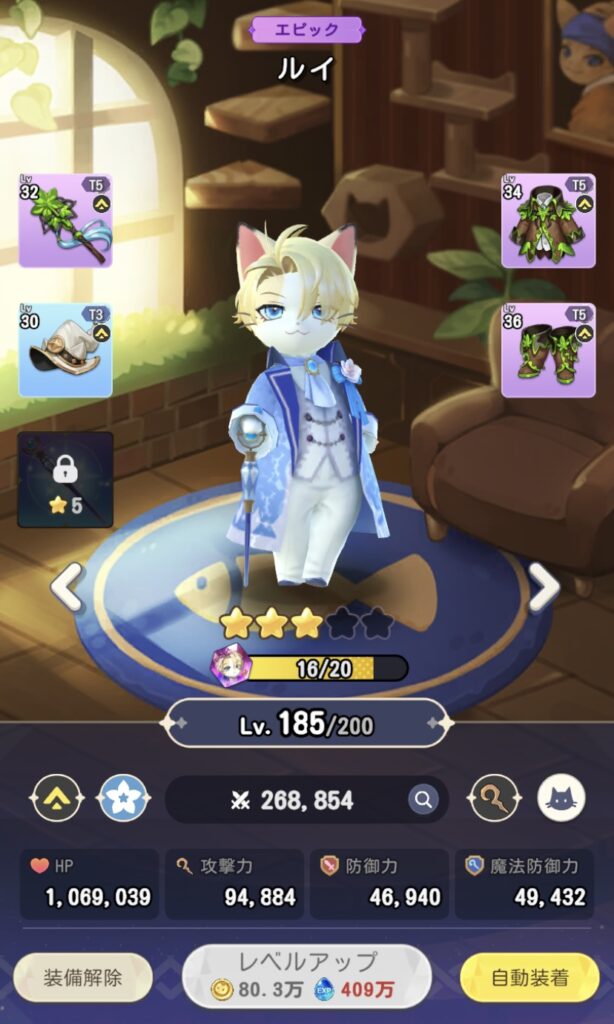Inspect combat power with the magnifier icon
This screenshot has height=1024, width=614.
tap(423, 799)
